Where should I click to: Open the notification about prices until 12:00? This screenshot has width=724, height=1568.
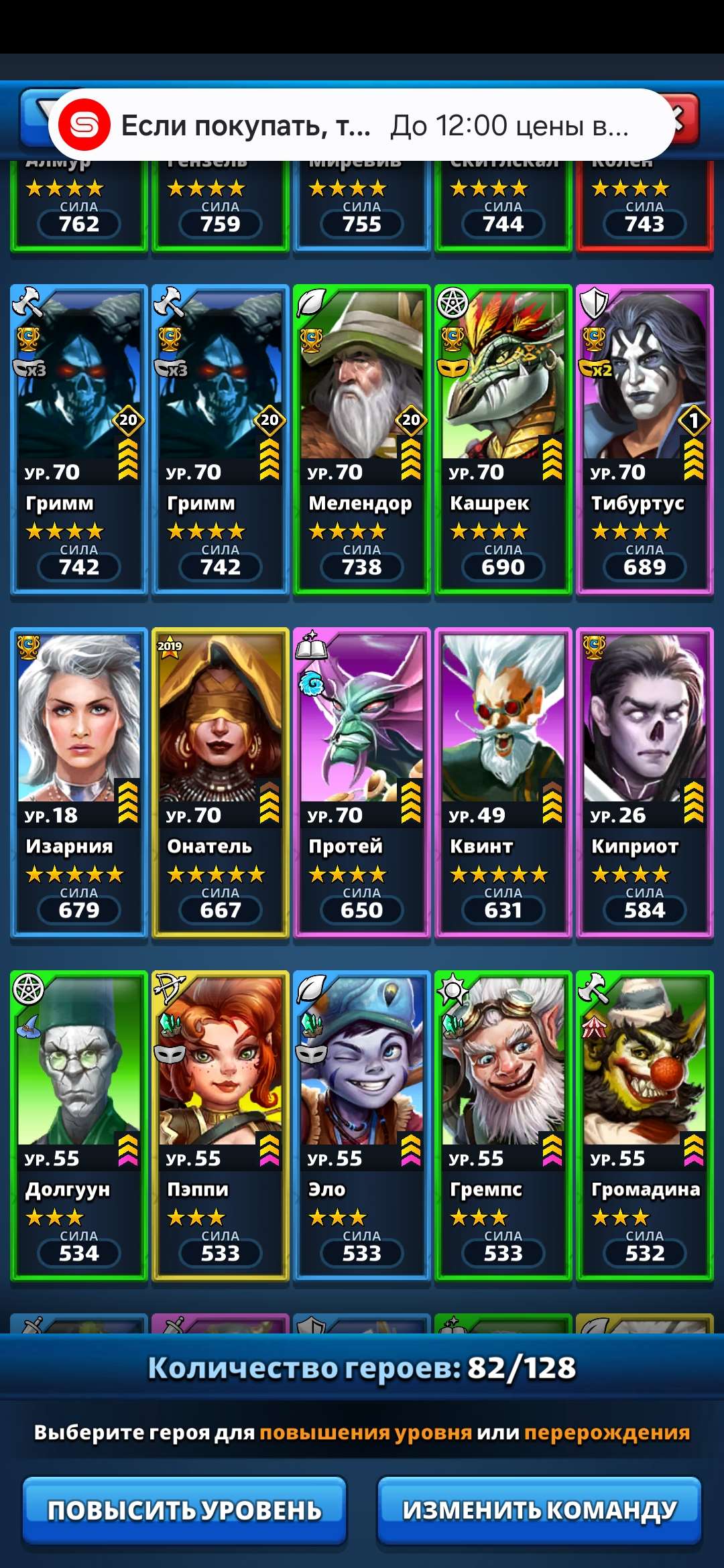[x=362, y=125]
